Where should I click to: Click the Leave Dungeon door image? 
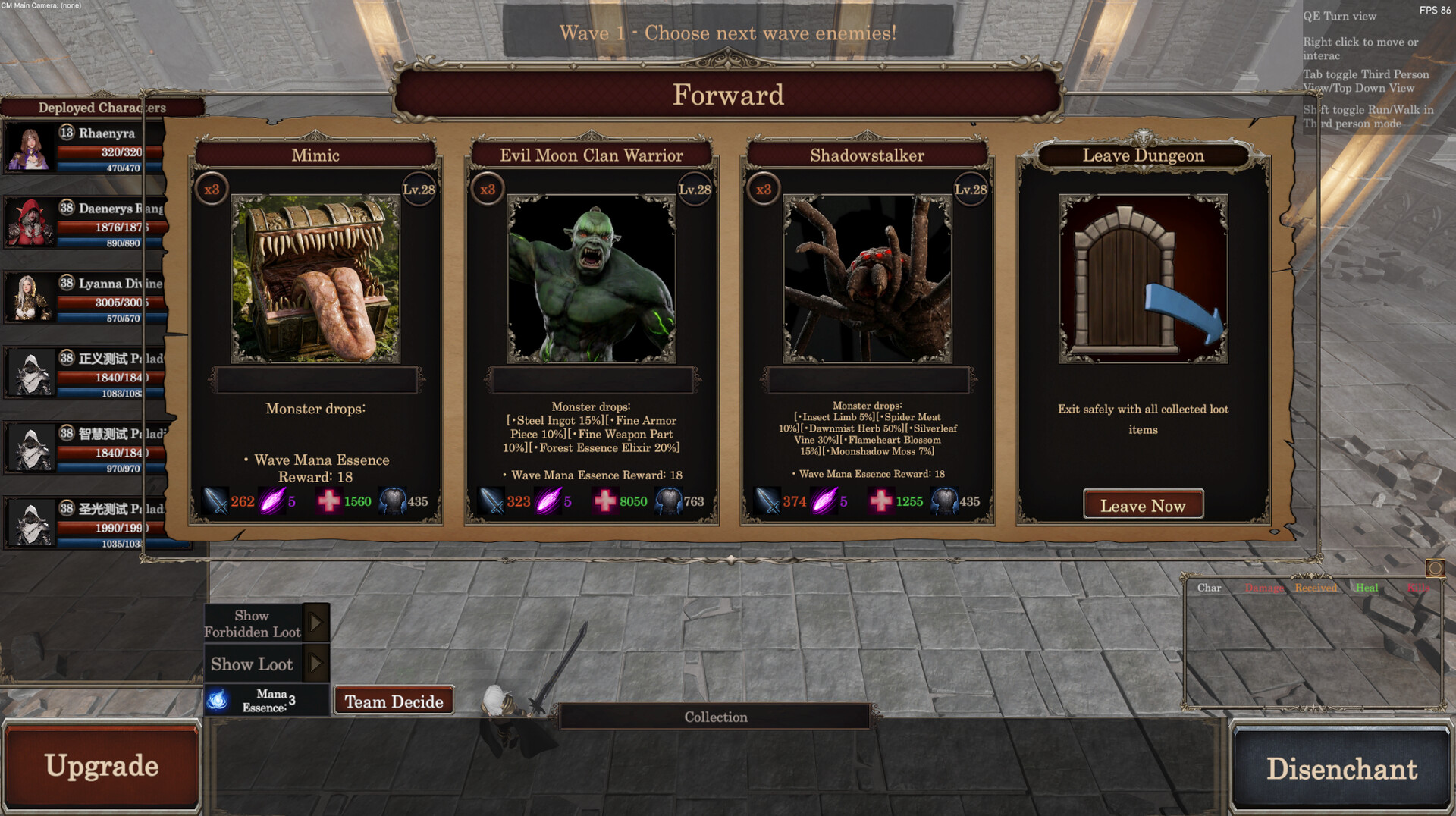coord(1143,279)
